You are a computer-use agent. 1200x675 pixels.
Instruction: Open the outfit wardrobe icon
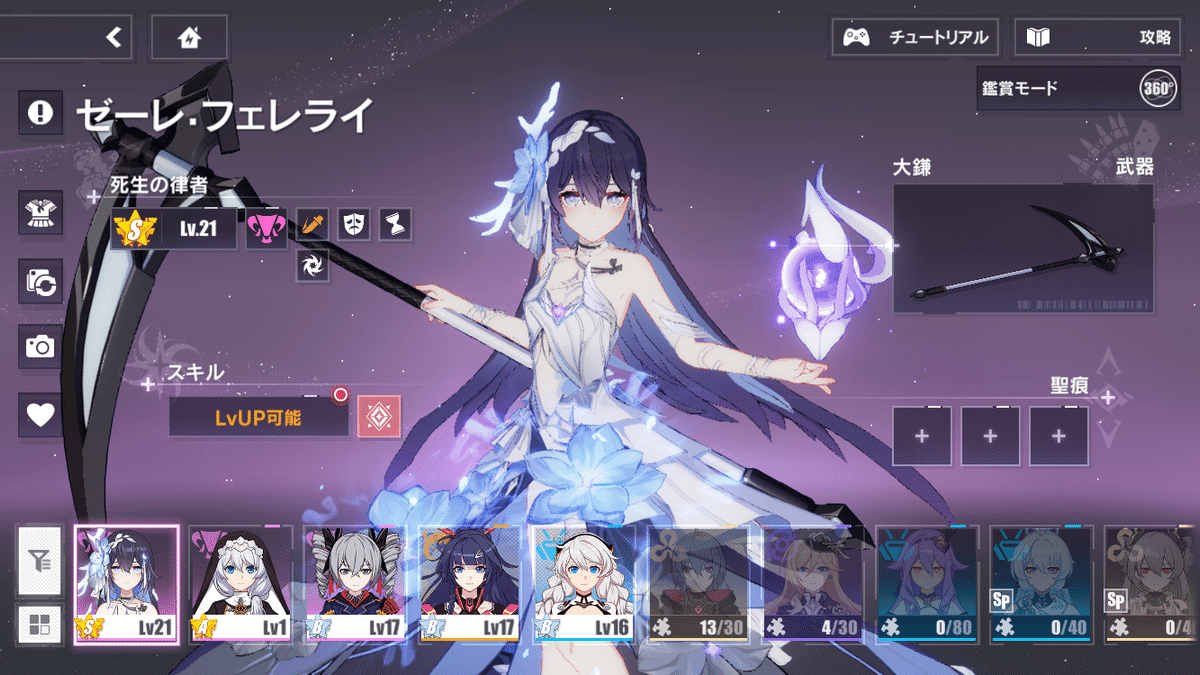coord(40,210)
